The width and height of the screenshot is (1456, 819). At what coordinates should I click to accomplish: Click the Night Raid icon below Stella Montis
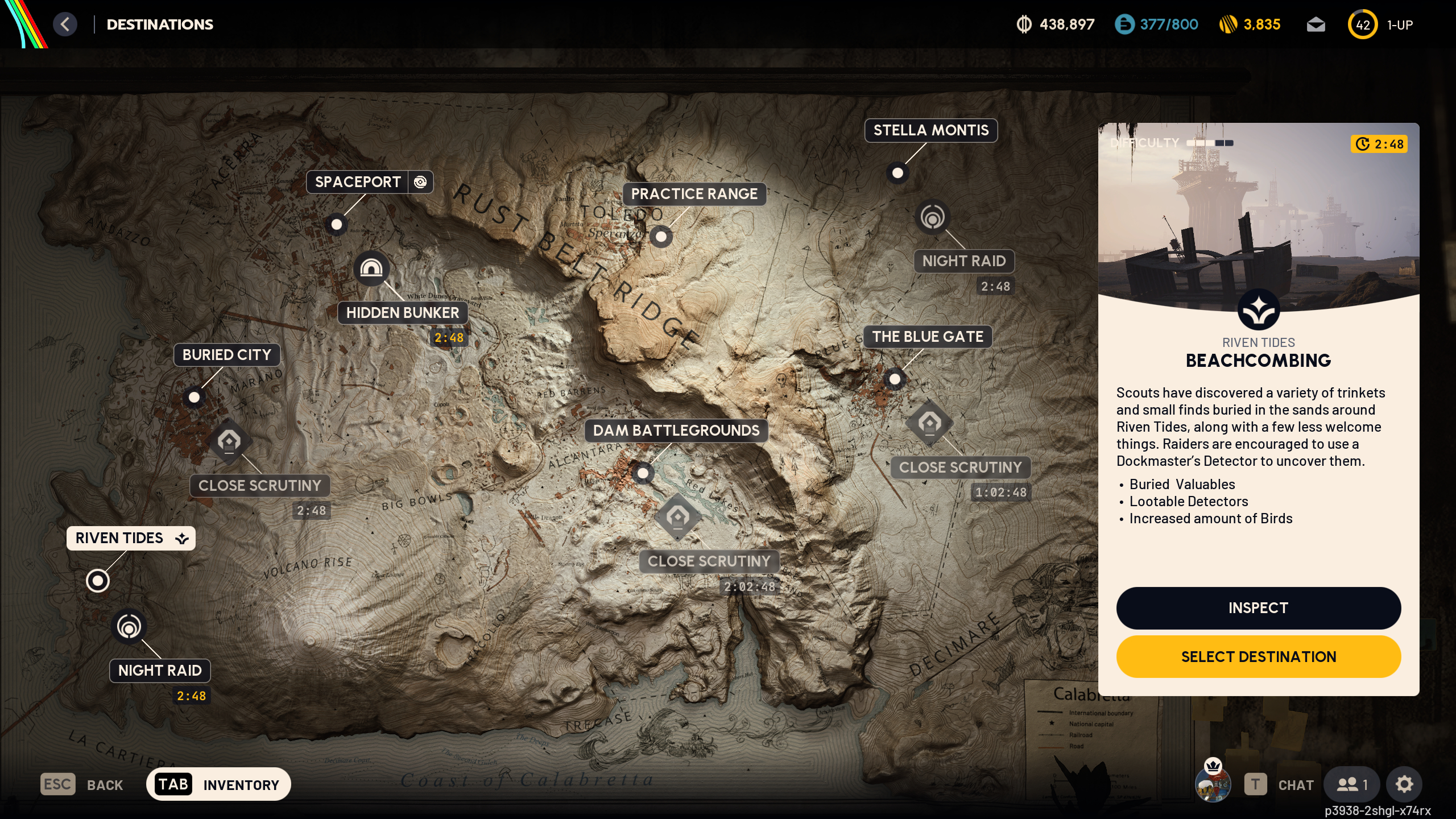[933, 217]
